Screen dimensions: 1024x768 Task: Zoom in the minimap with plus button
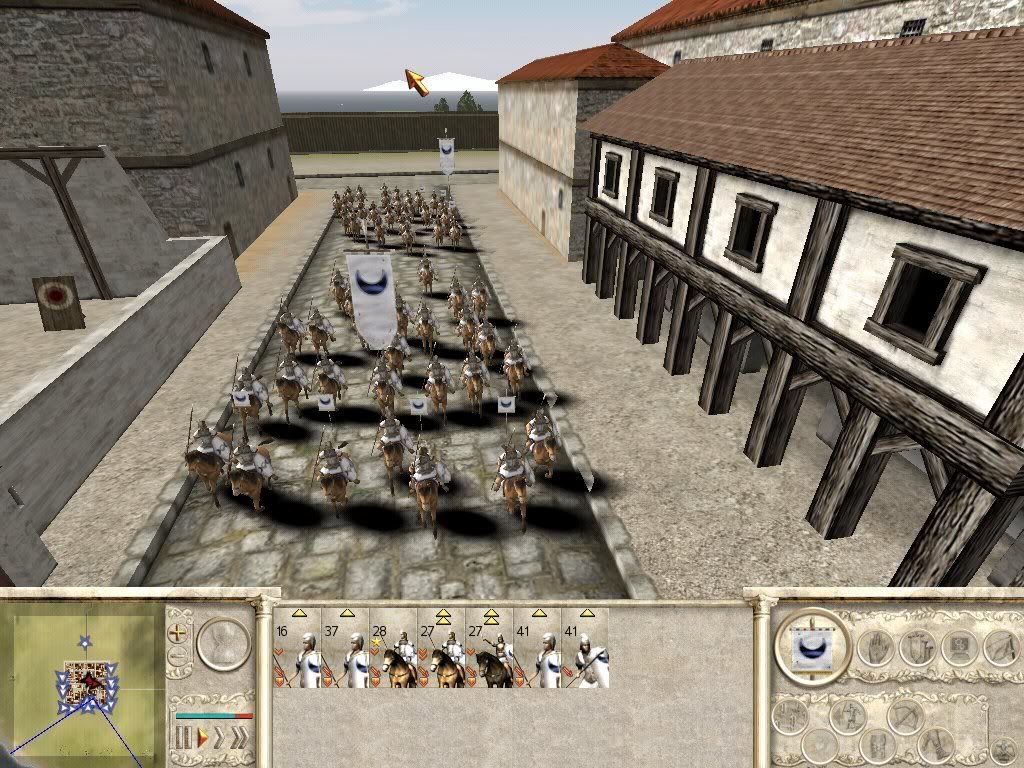[179, 632]
